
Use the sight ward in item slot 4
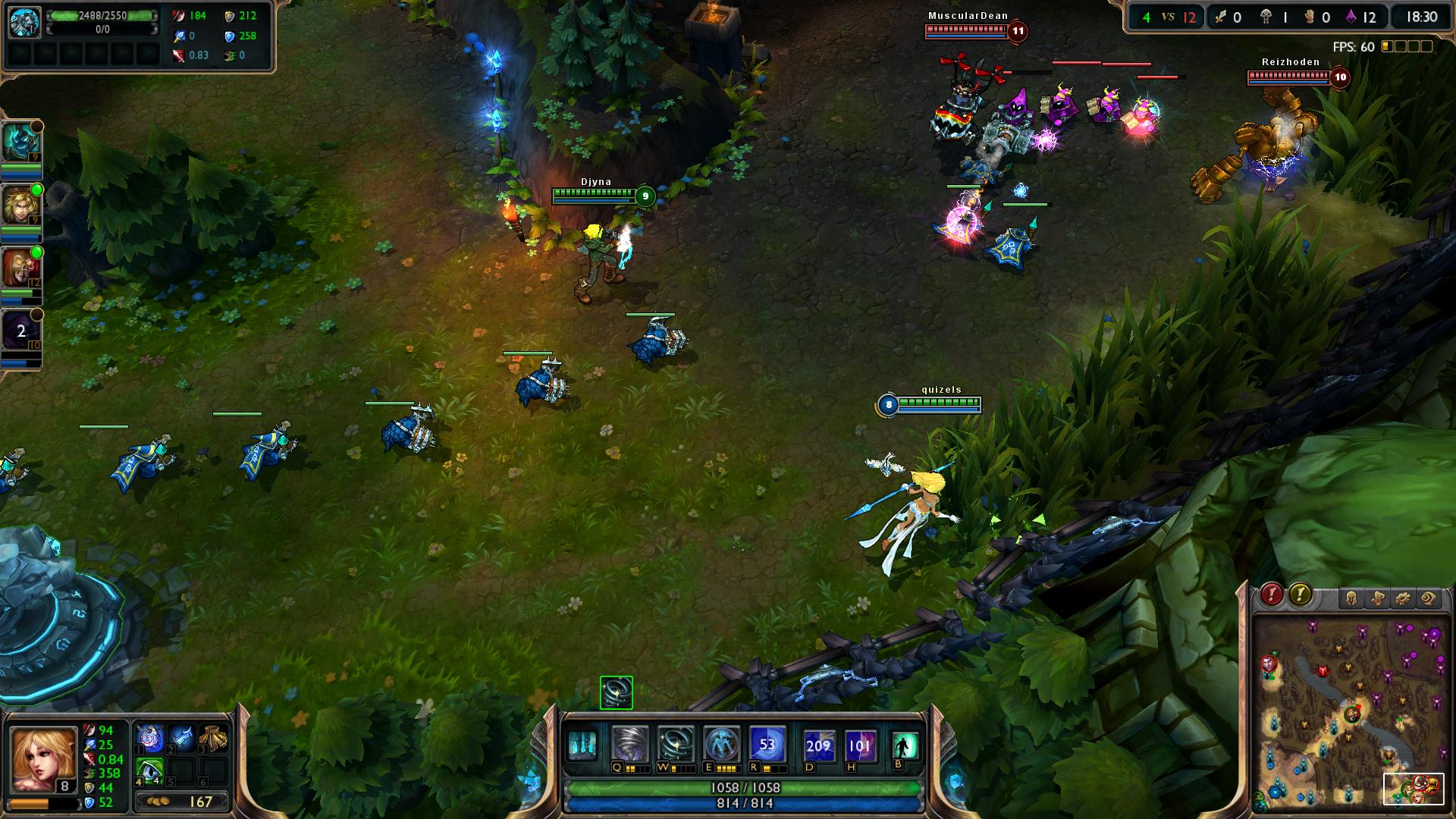coord(149,770)
